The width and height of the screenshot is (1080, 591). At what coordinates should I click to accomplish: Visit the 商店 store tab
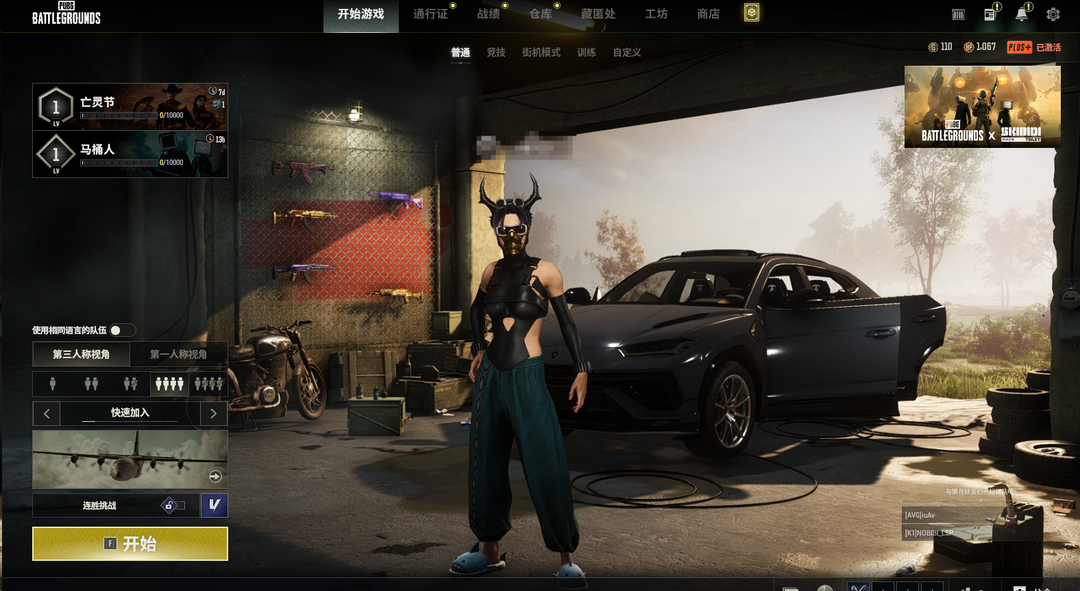click(x=708, y=14)
